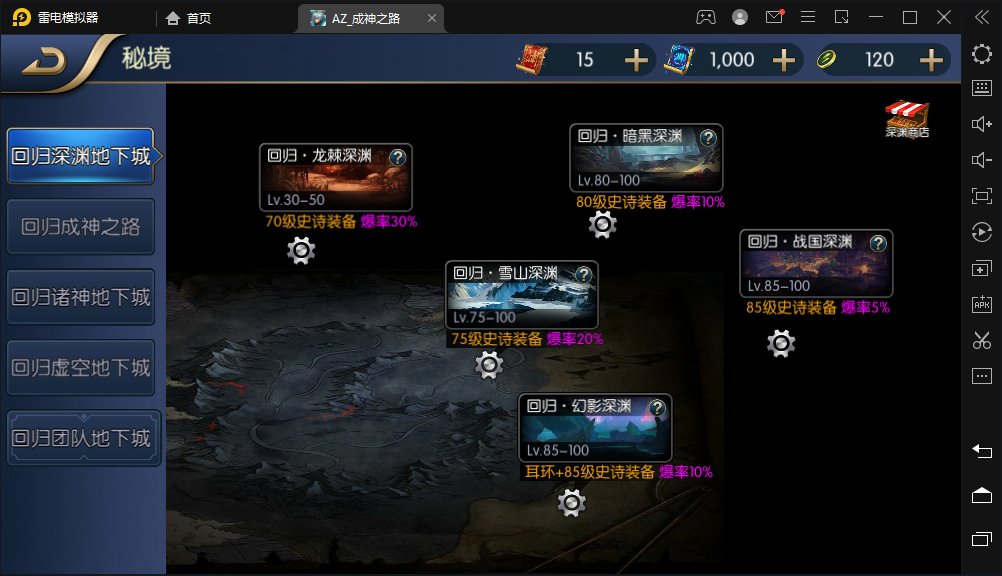The width and height of the screenshot is (1002, 576).
Task: Show help for 战国深渊 question mark
Action: 878,243
